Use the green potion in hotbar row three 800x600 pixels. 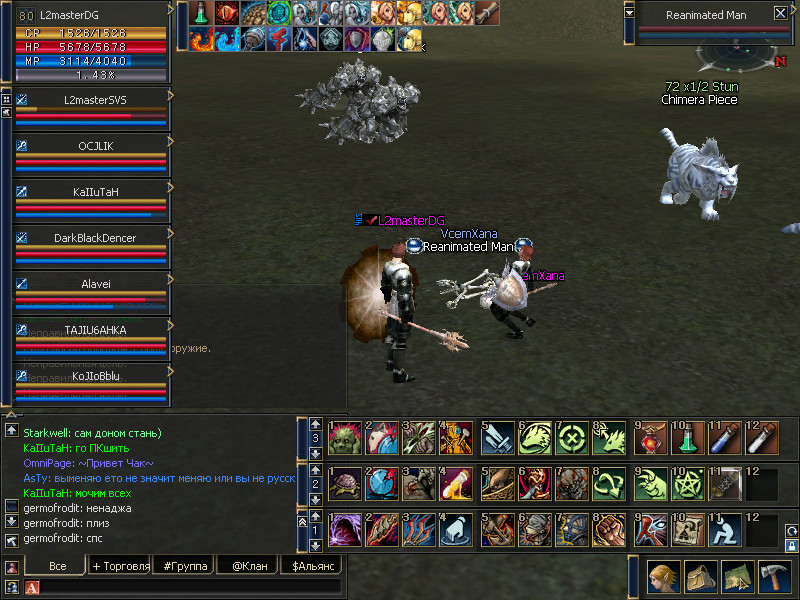pos(689,438)
